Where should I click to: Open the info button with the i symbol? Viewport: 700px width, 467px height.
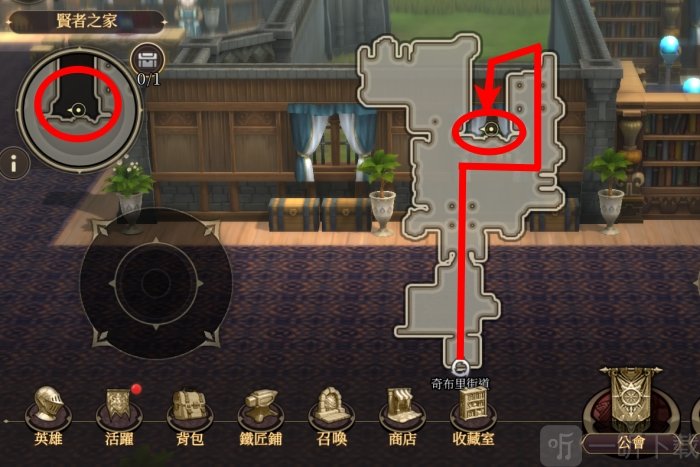click(13, 163)
